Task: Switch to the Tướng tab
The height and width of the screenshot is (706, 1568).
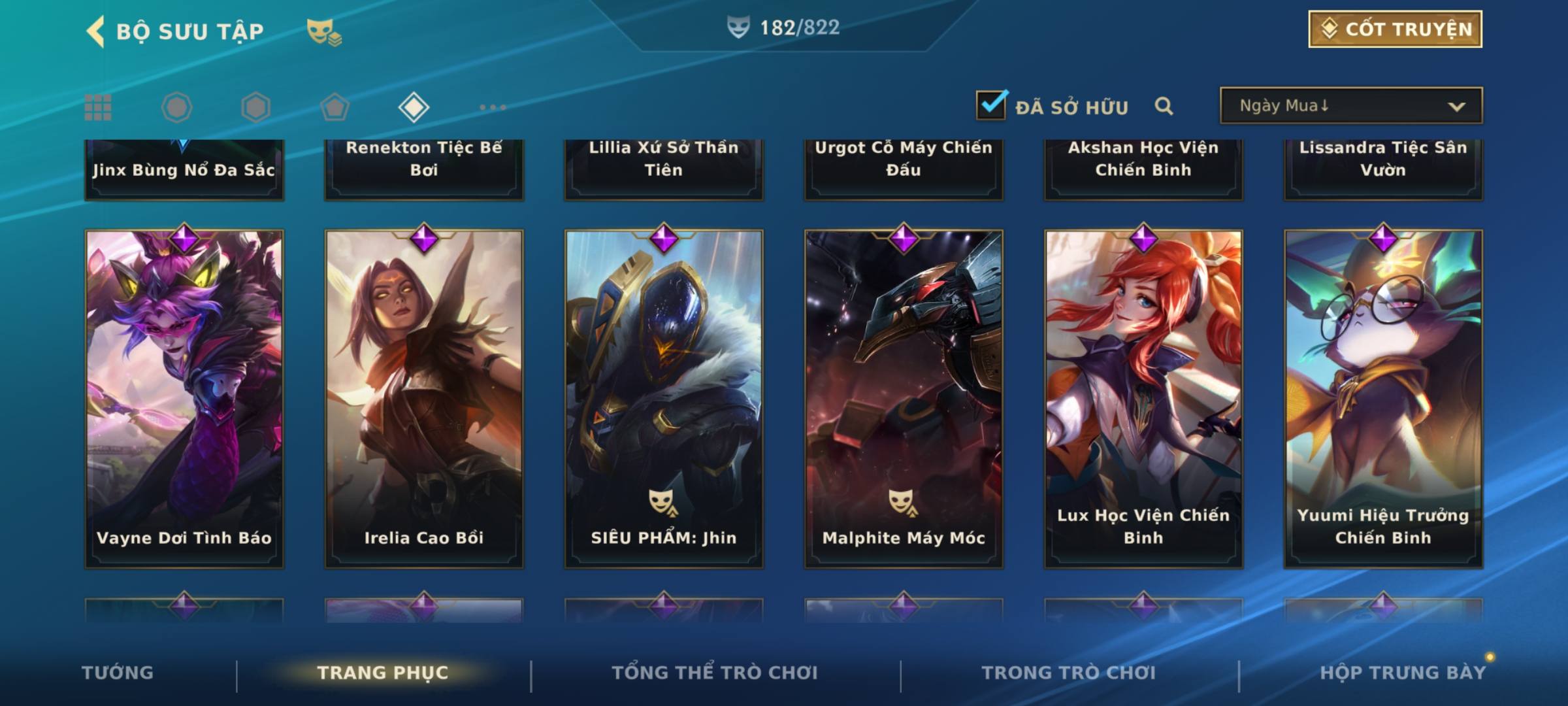Action: [118, 673]
